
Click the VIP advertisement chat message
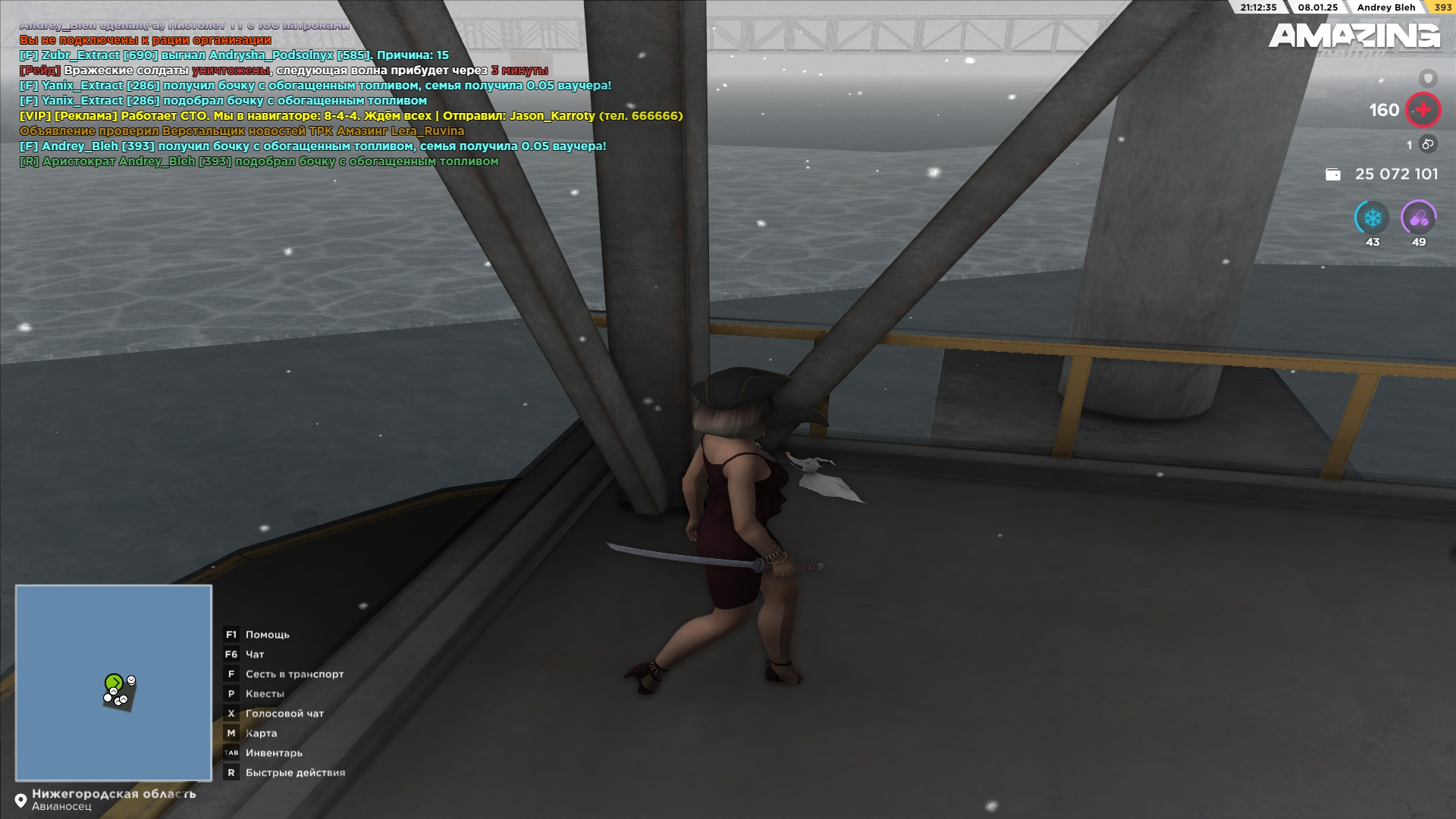point(351,116)
